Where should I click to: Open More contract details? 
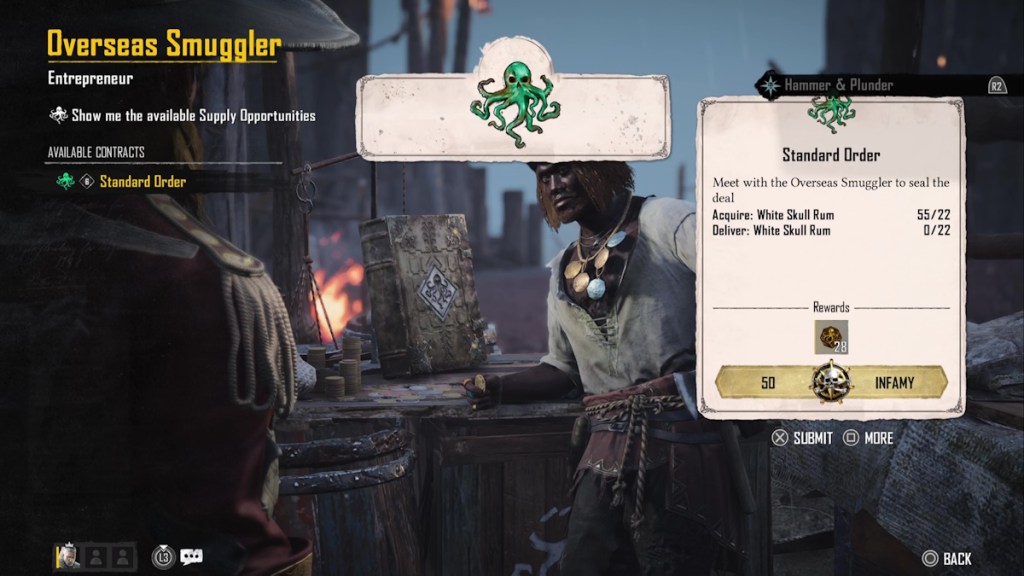pyautogui.click(x=869, y=438)
